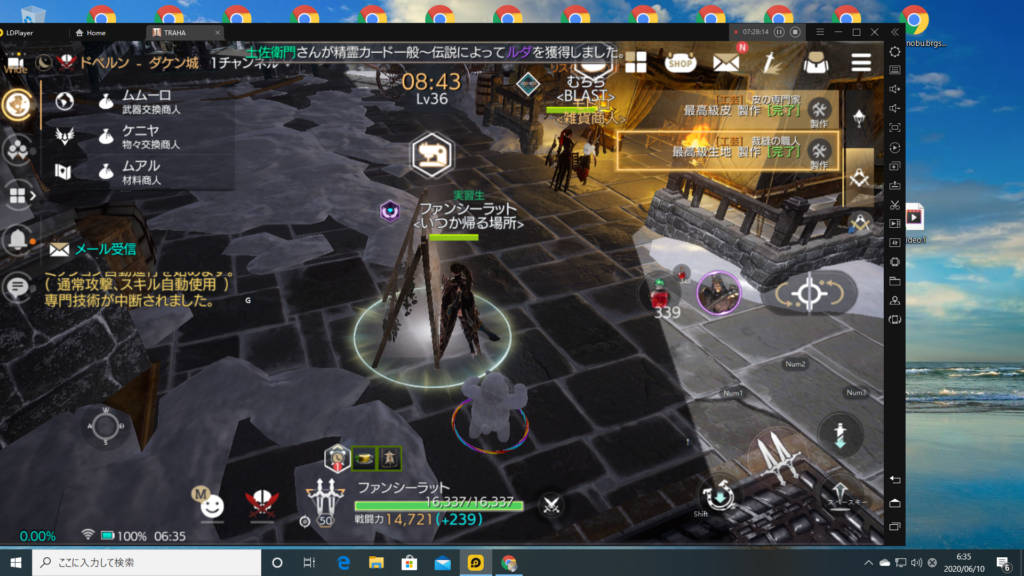The image size is (1024, 576).
Task: Use the red health potion slot
Action: pyautogui.click(x=659, y=294)
